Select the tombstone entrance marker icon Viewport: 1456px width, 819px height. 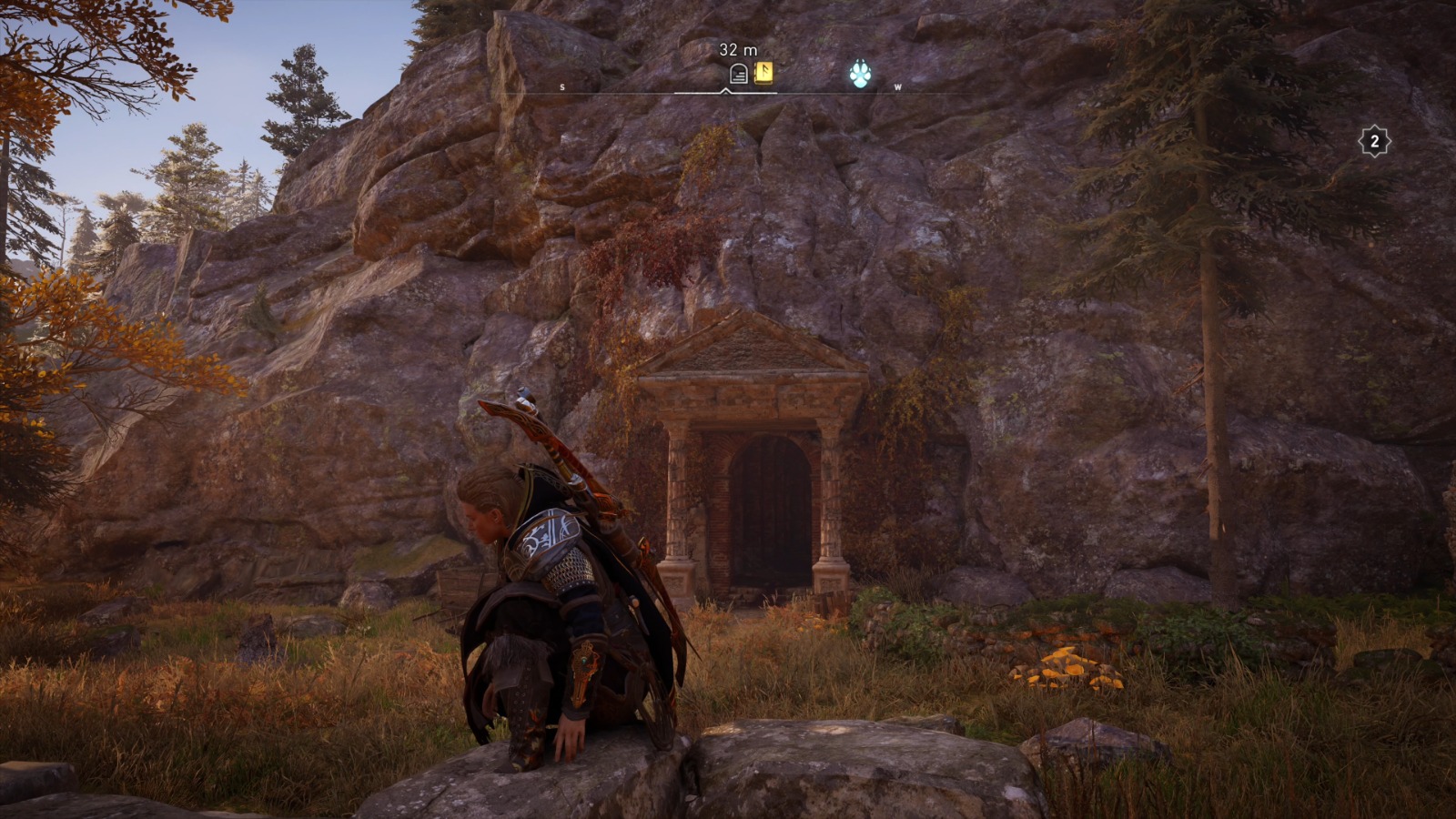point(737,73)
